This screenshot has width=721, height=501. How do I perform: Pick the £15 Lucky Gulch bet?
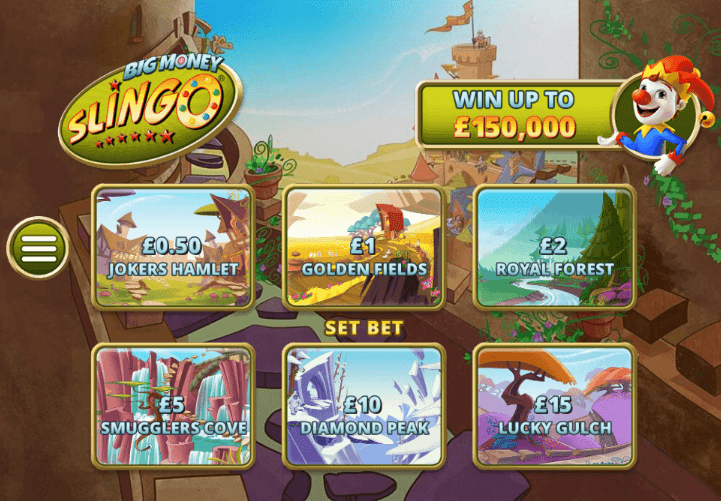553,406
